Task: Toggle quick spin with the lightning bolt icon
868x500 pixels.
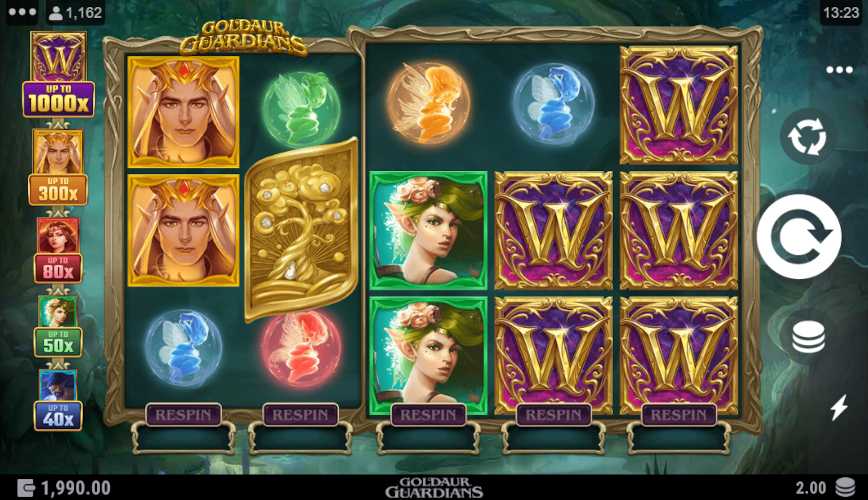Action: (x=839, y=407)
